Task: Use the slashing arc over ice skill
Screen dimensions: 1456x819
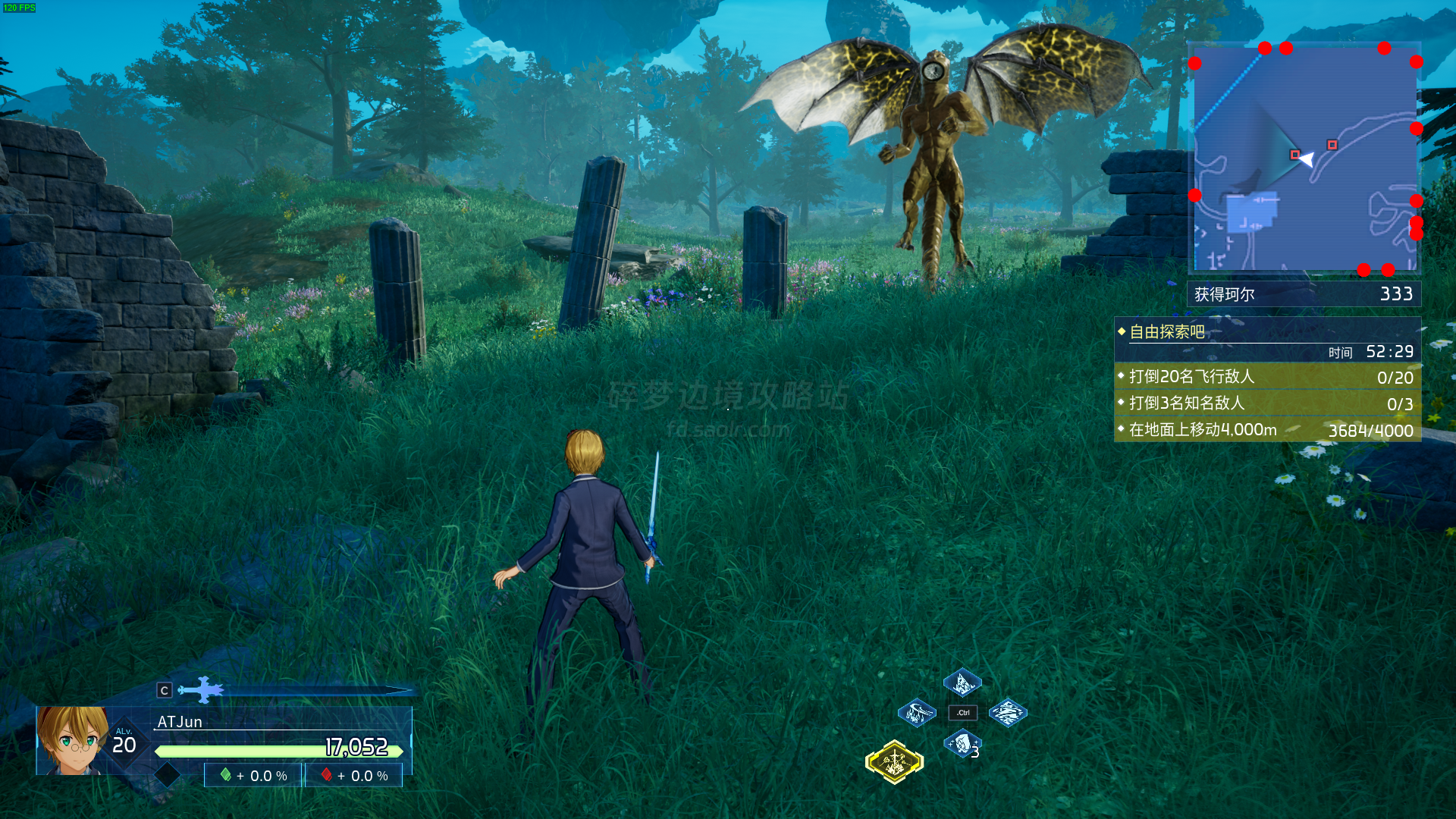Action: pyautogui.click(x=916, y=713)
